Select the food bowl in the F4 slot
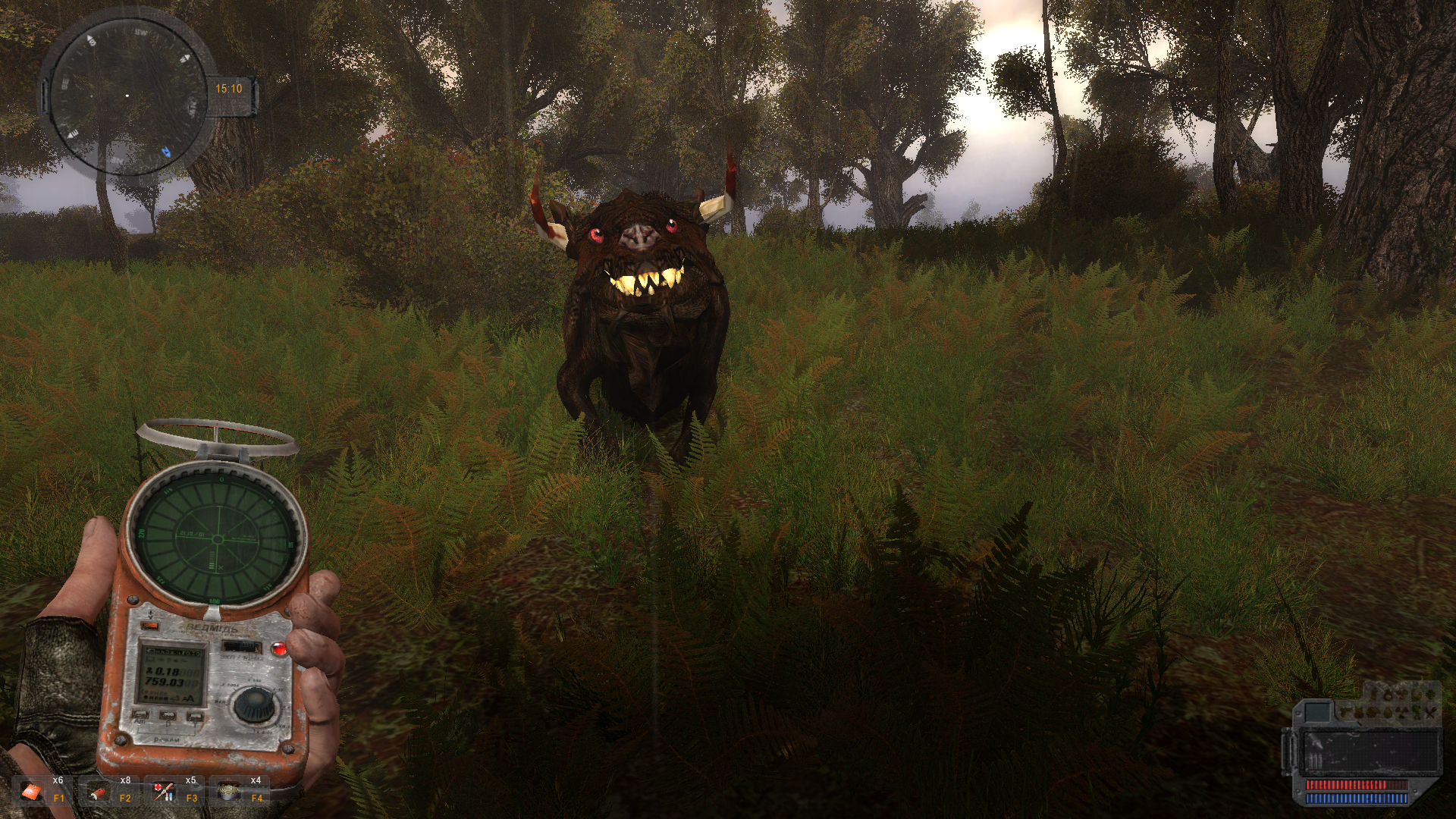 tap(228, 792)
